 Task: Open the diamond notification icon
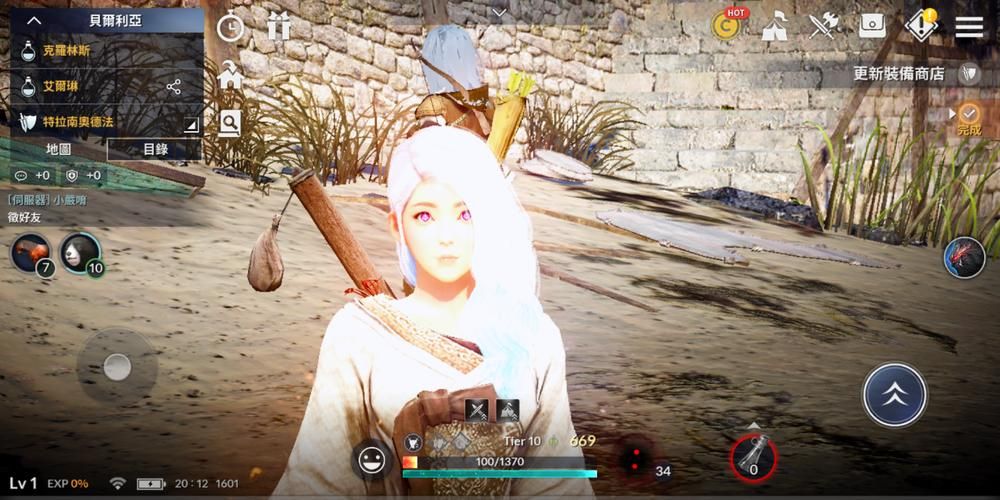pos(920,26)
